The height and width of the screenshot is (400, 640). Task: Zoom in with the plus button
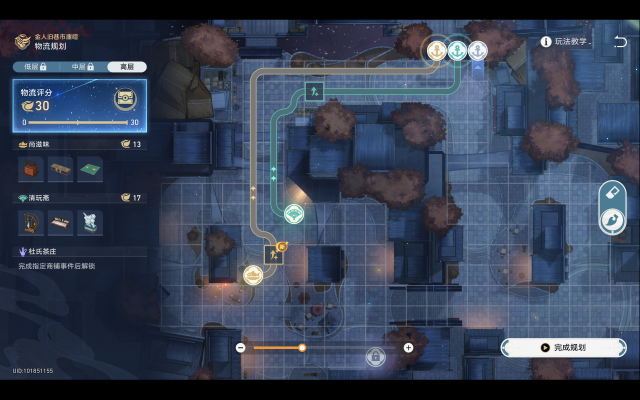tap(408, 347)
